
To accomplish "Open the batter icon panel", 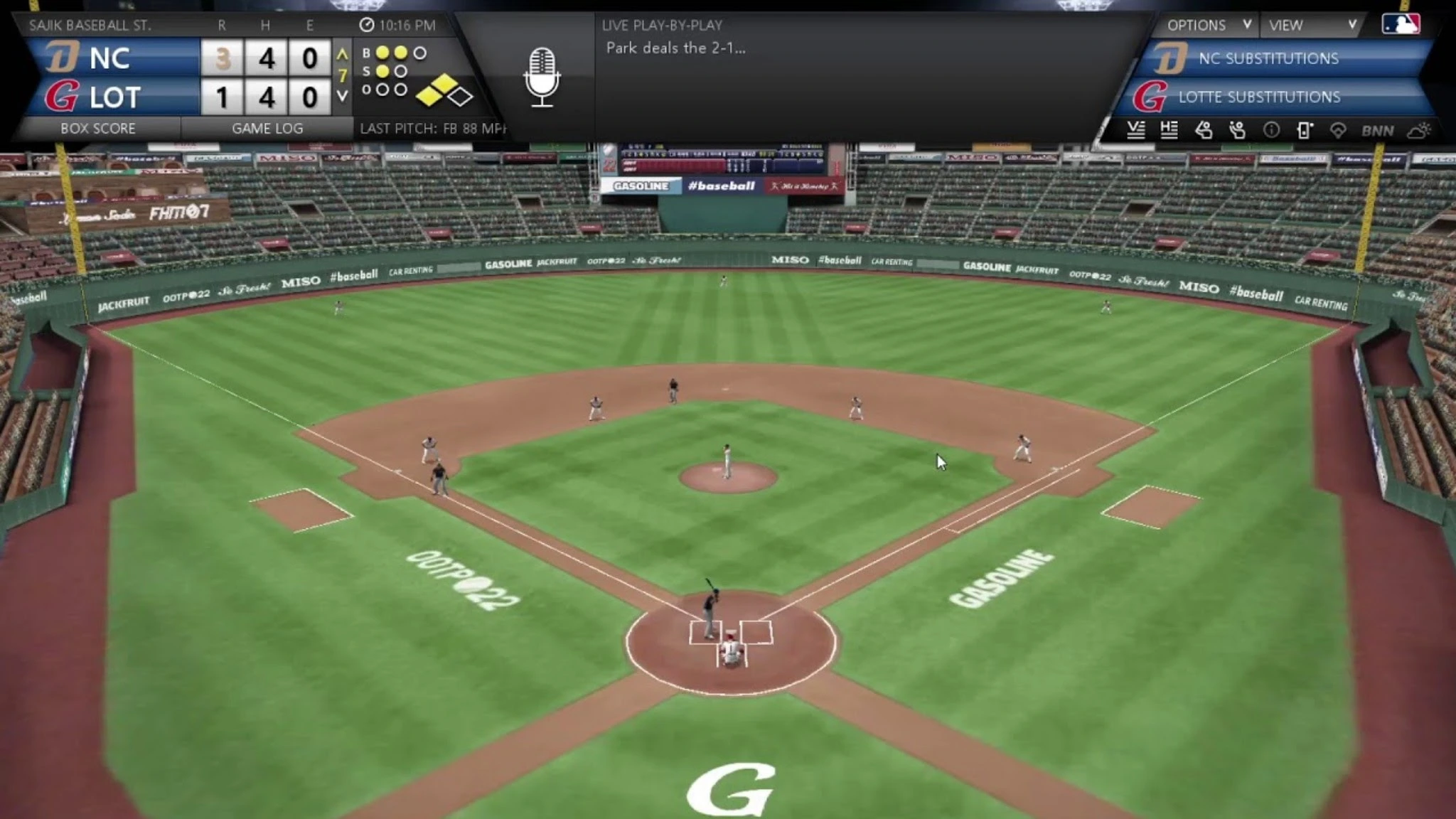I will pyautogui.click(x=1203, y=130).
